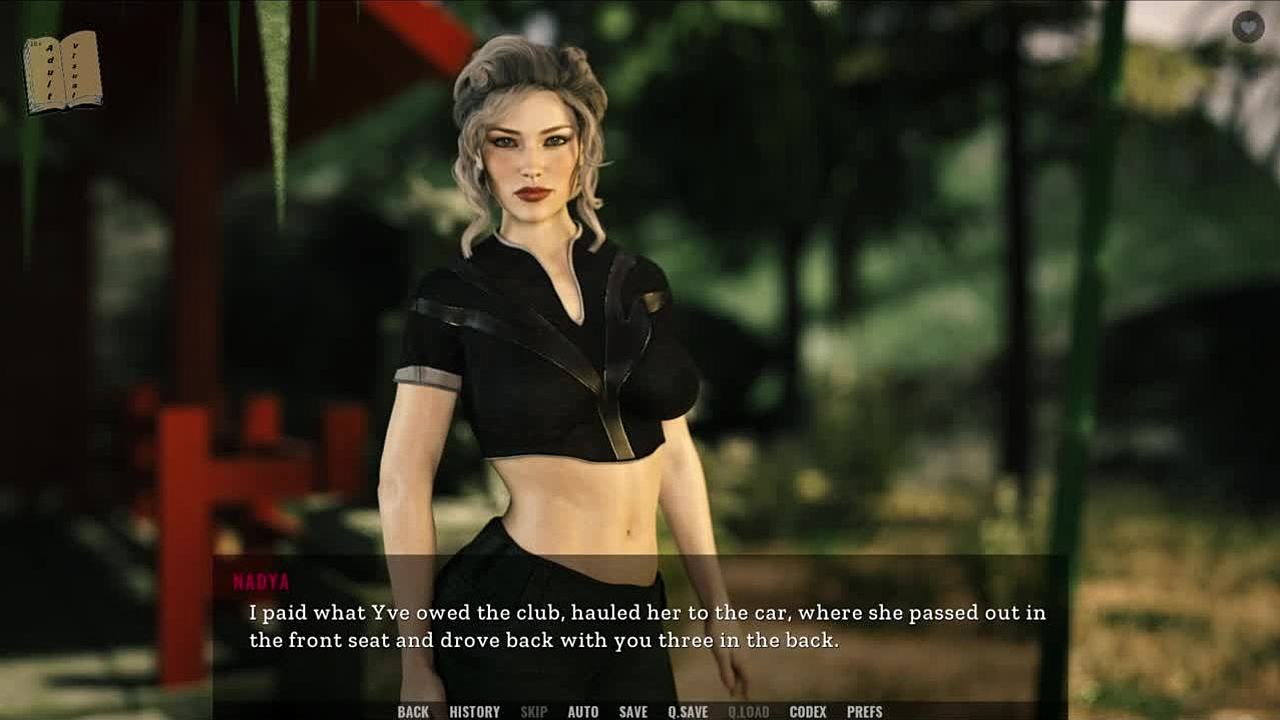This screenshot has width=1280, height=720.
Task: Open the book icon journal
Action: pos(62,71)
